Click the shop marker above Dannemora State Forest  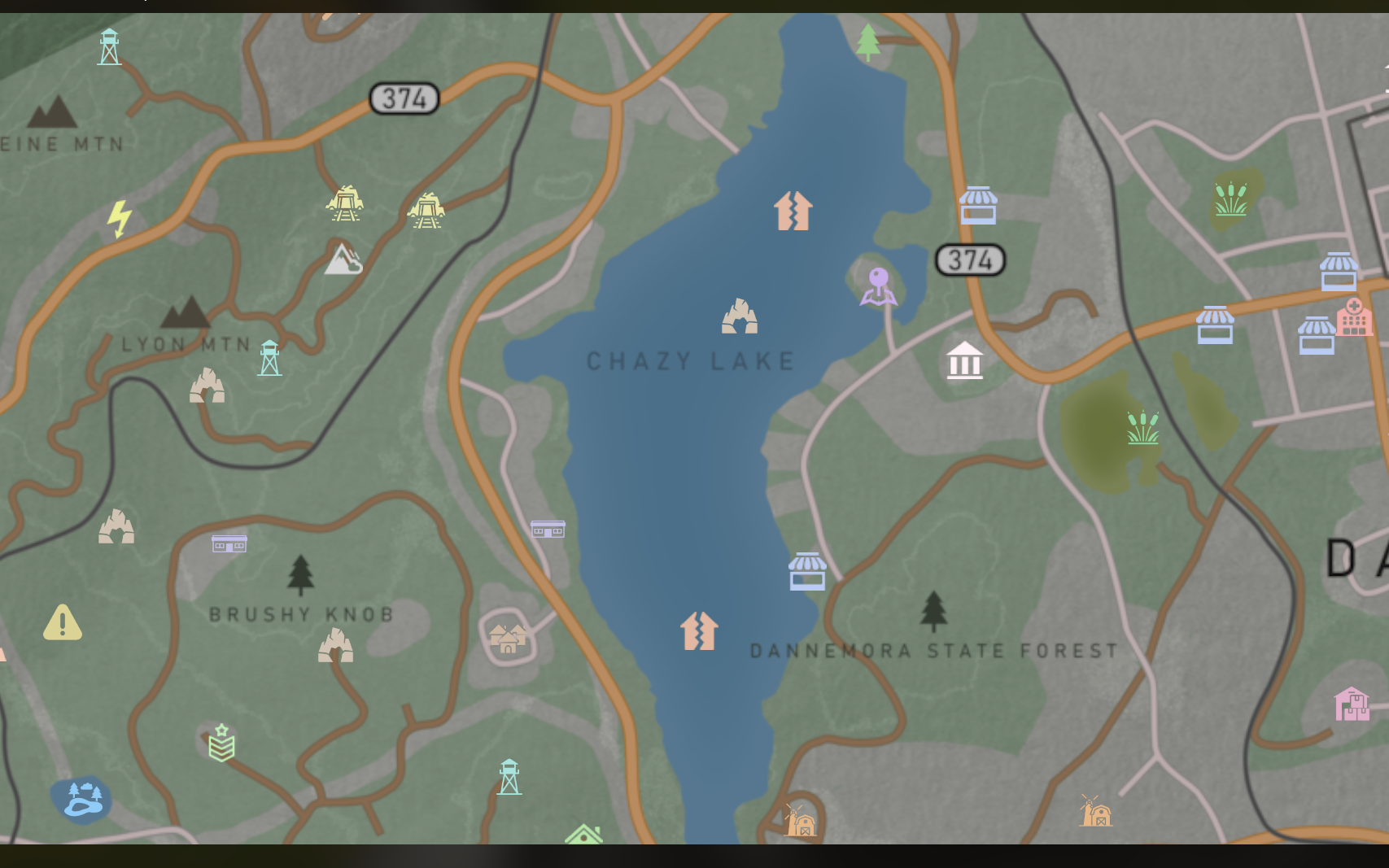point(807,570)
